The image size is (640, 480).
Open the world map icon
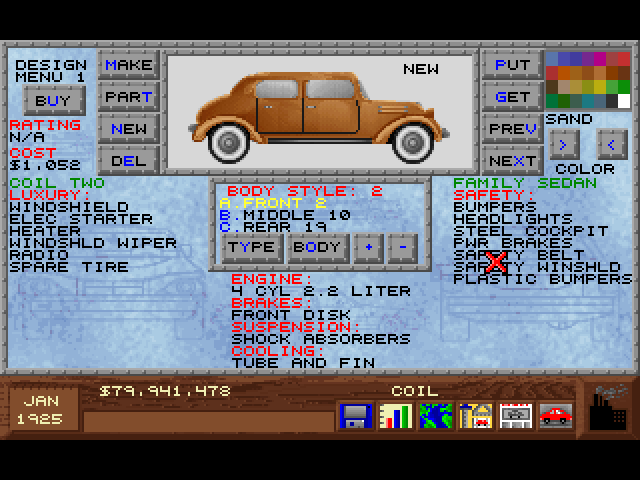point(435,414)
